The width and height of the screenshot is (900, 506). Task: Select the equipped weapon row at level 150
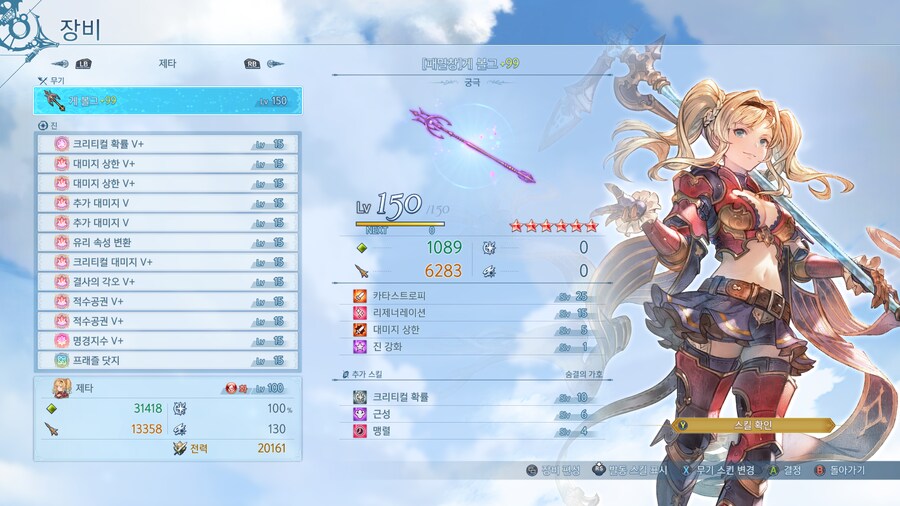click(166, 101)
